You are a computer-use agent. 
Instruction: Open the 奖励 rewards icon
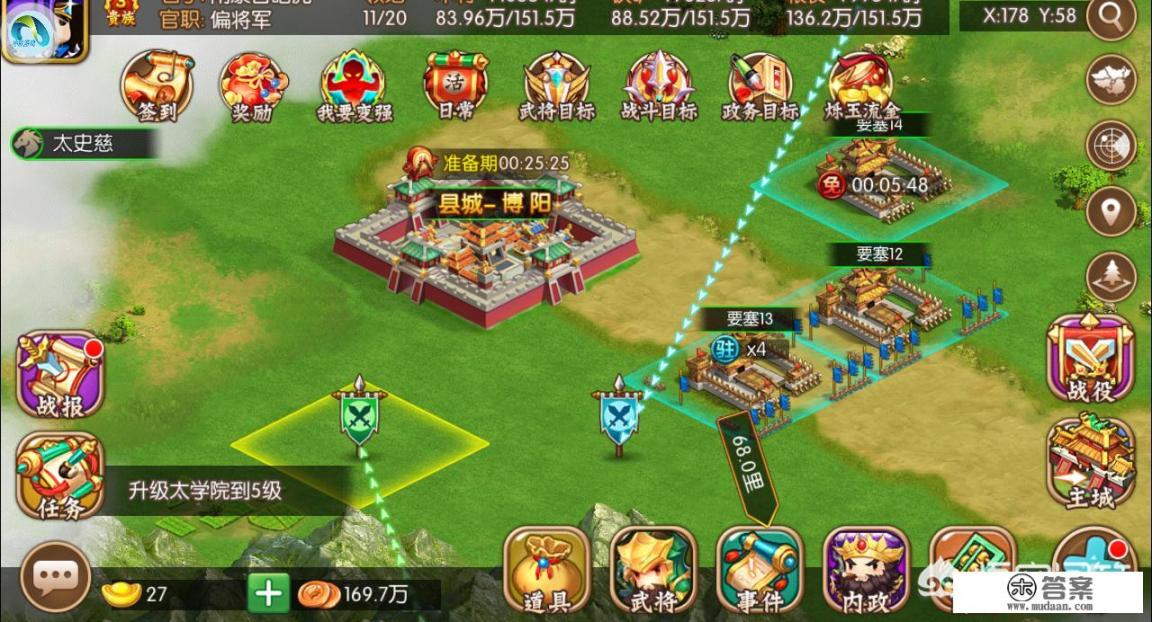253,86
